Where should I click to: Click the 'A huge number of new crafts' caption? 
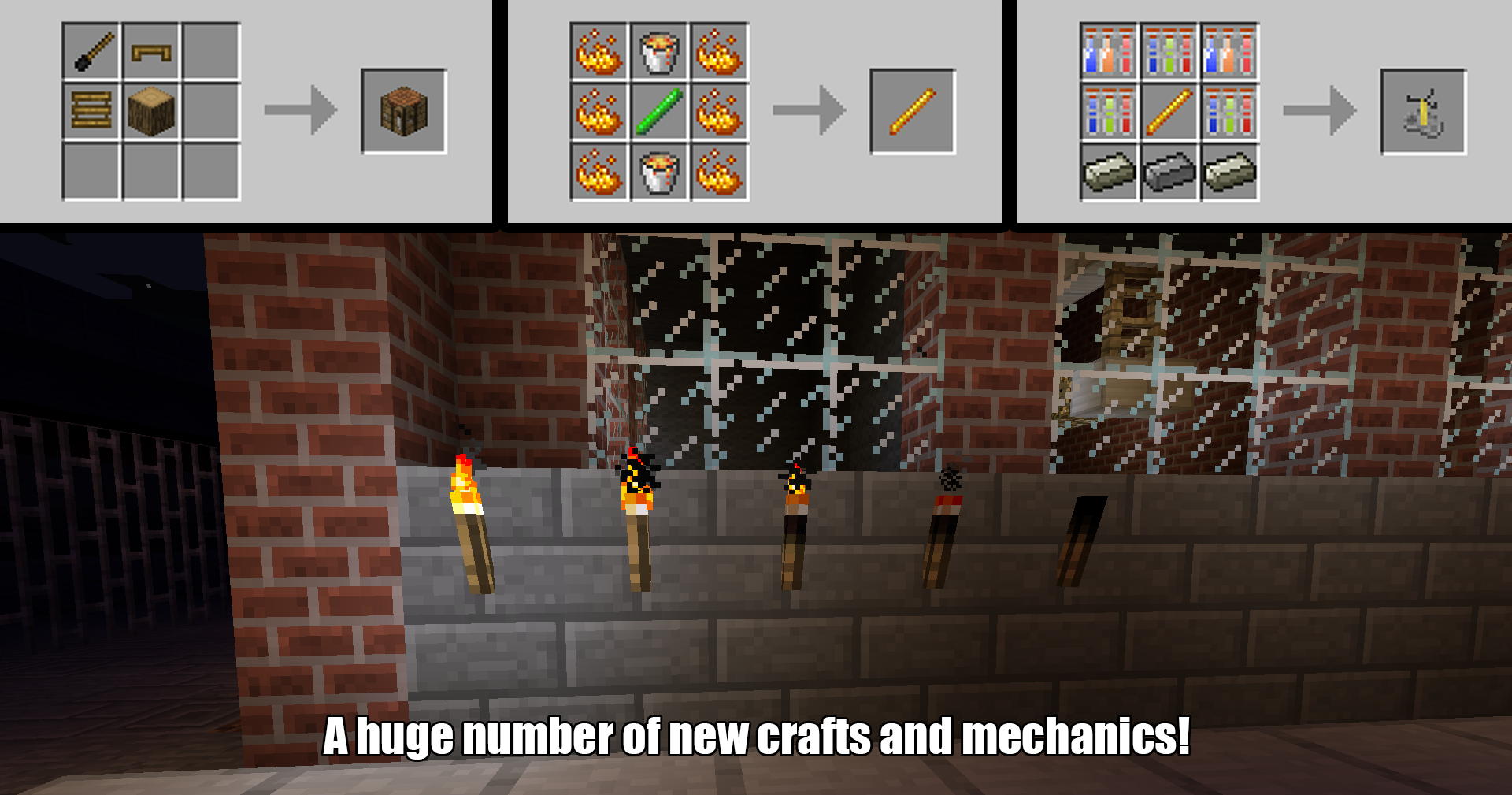click(756, 739)
